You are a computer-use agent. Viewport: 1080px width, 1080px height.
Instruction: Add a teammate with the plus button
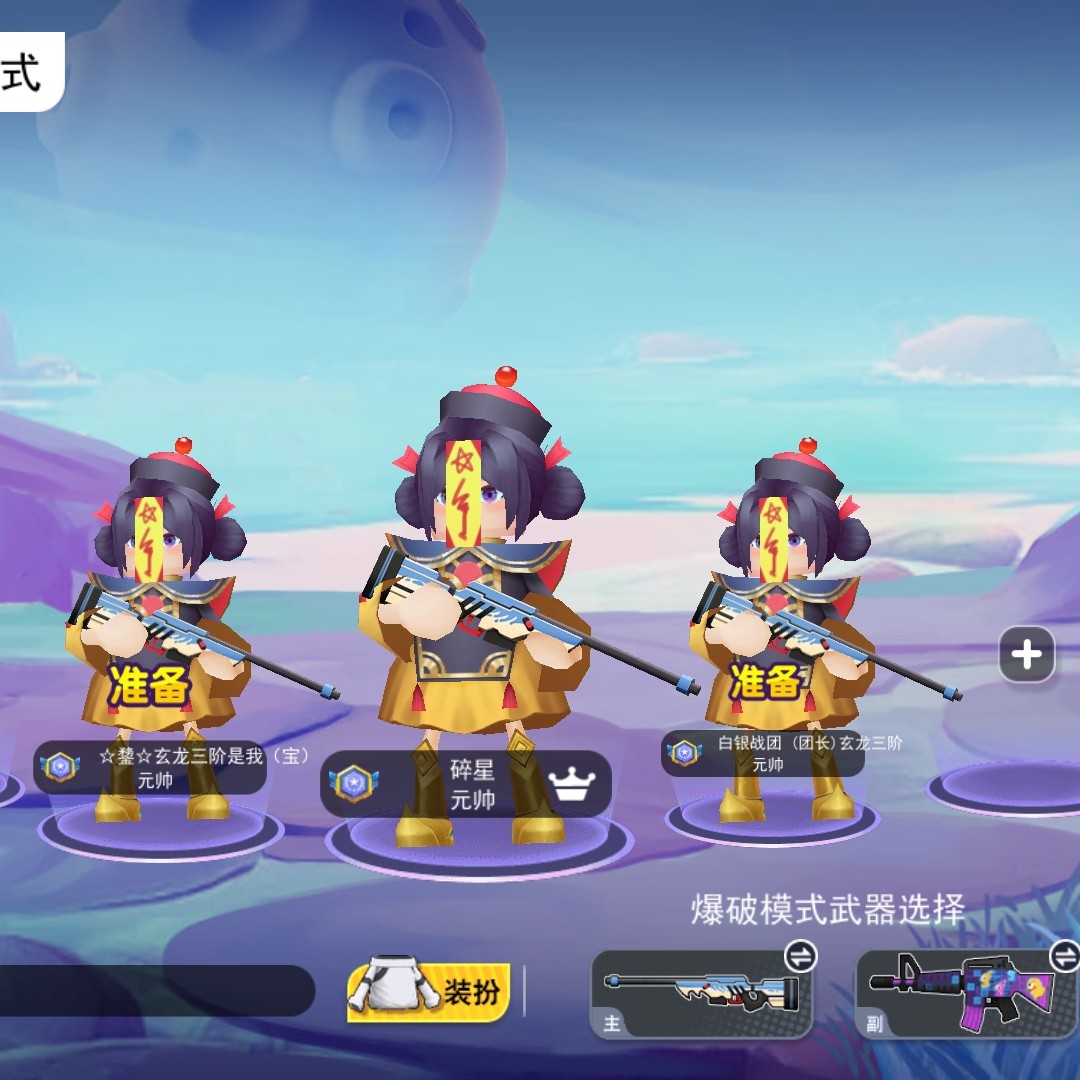[x=1027, y=656]
